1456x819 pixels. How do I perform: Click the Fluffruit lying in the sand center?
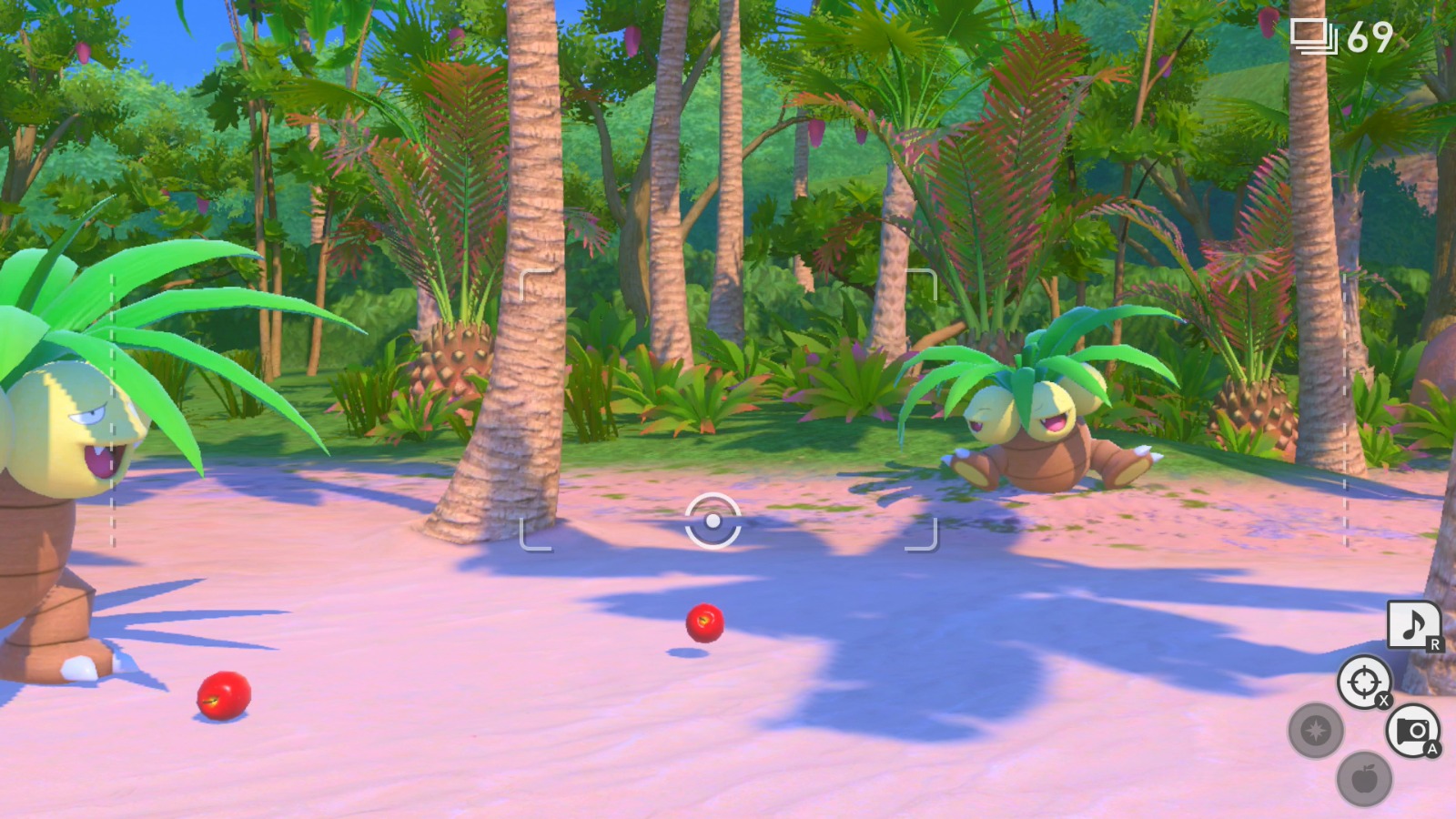(703, 624)
